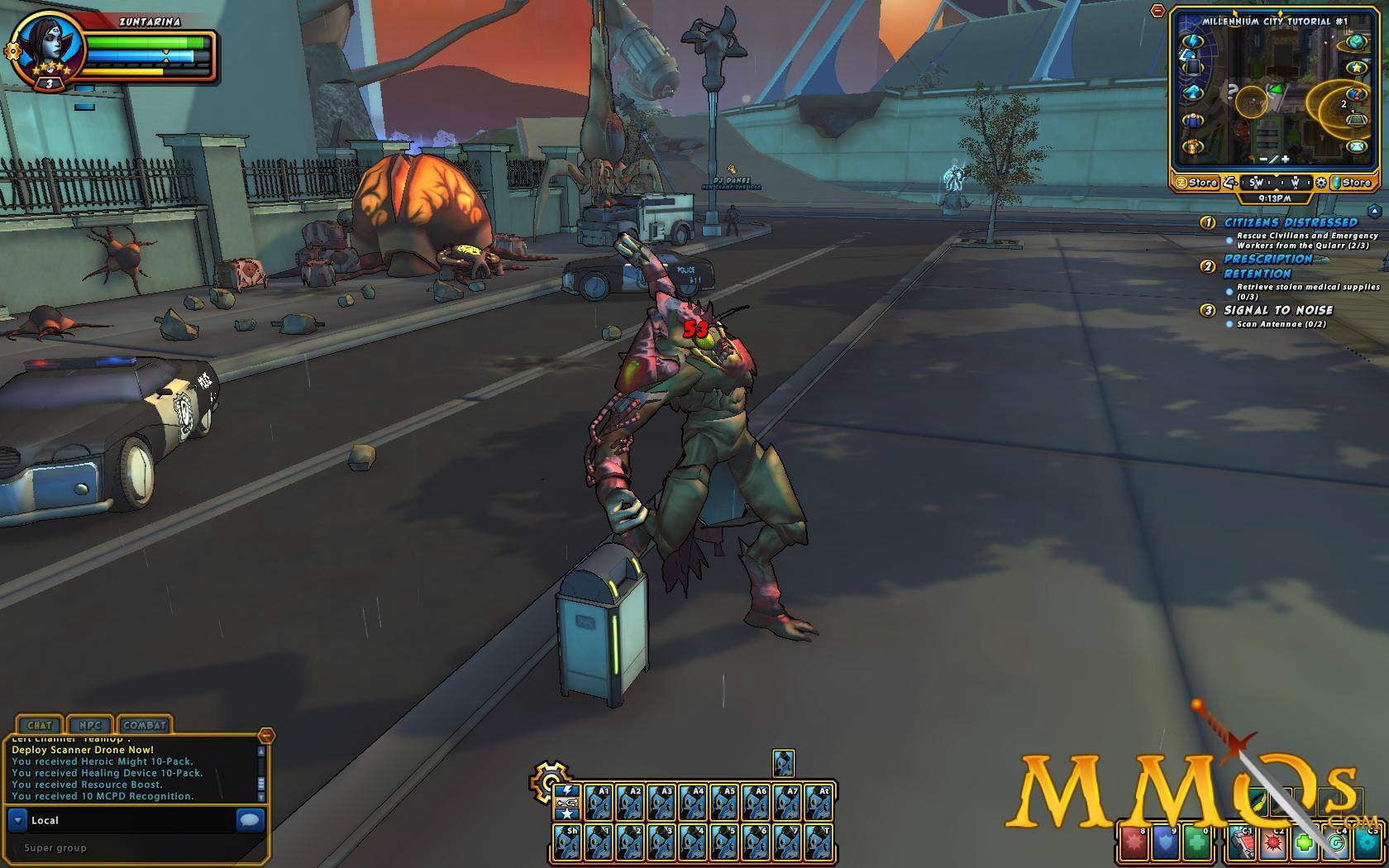This screenshot has height=868, width=1389.
Task: Select the gold star minimap icon
Action: click(1356, 67)
